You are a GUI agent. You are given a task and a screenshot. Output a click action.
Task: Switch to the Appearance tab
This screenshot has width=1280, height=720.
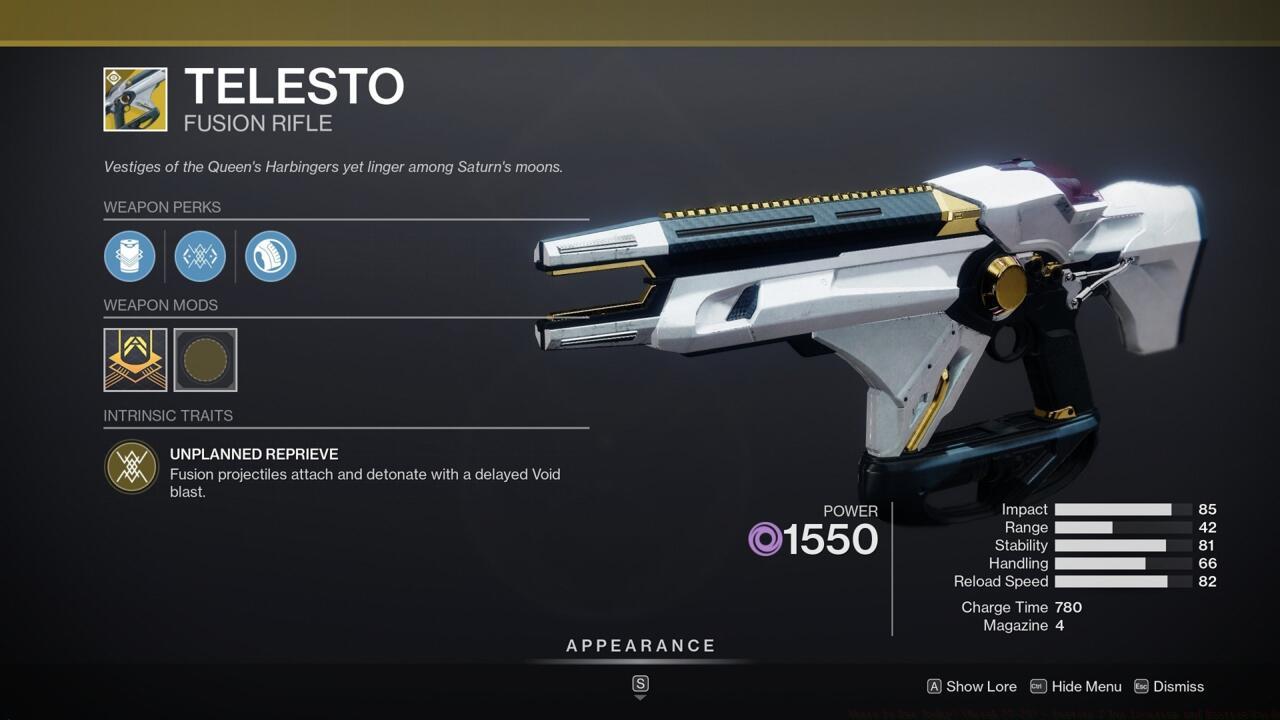click(640, 645)
